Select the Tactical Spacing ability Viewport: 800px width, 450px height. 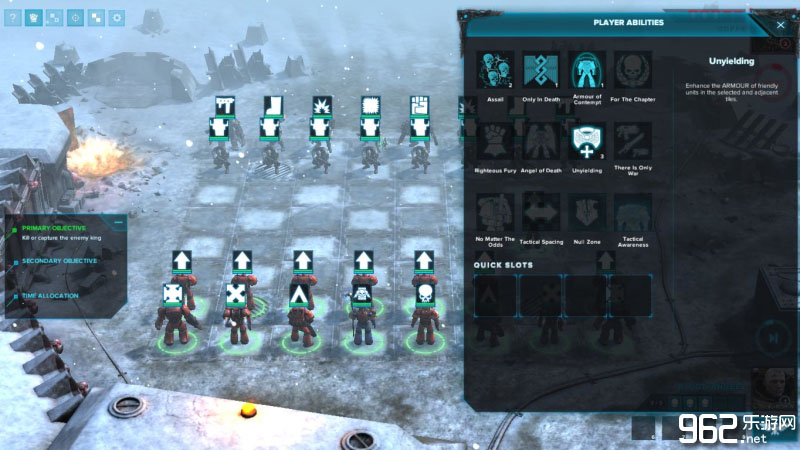point(541,213)
